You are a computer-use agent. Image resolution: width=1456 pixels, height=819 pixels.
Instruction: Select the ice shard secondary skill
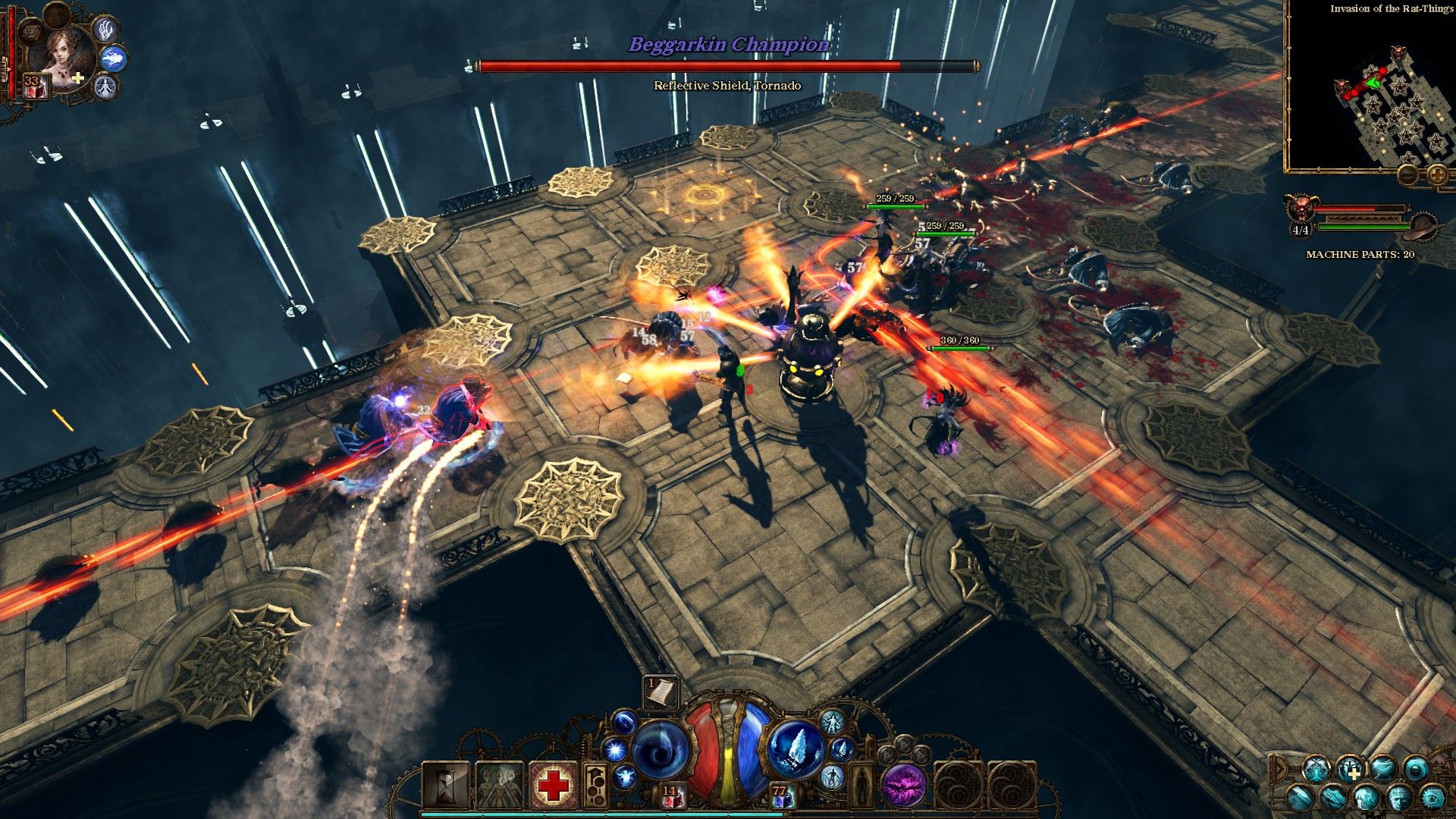pyautogui.click(x=796, y=750)
